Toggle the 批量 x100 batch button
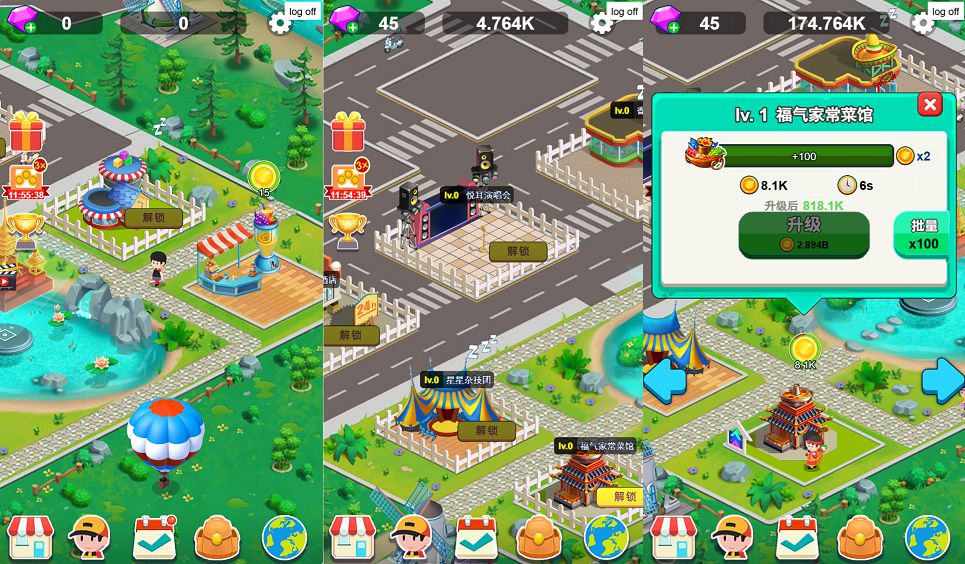 (x=923, y=235)
